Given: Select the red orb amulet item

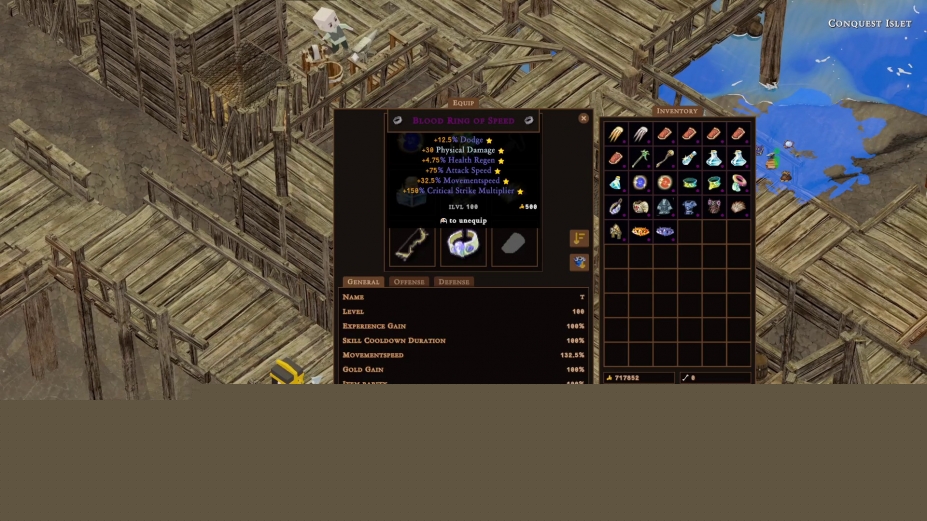Looking at the screenshot, I should coord(665,183).
